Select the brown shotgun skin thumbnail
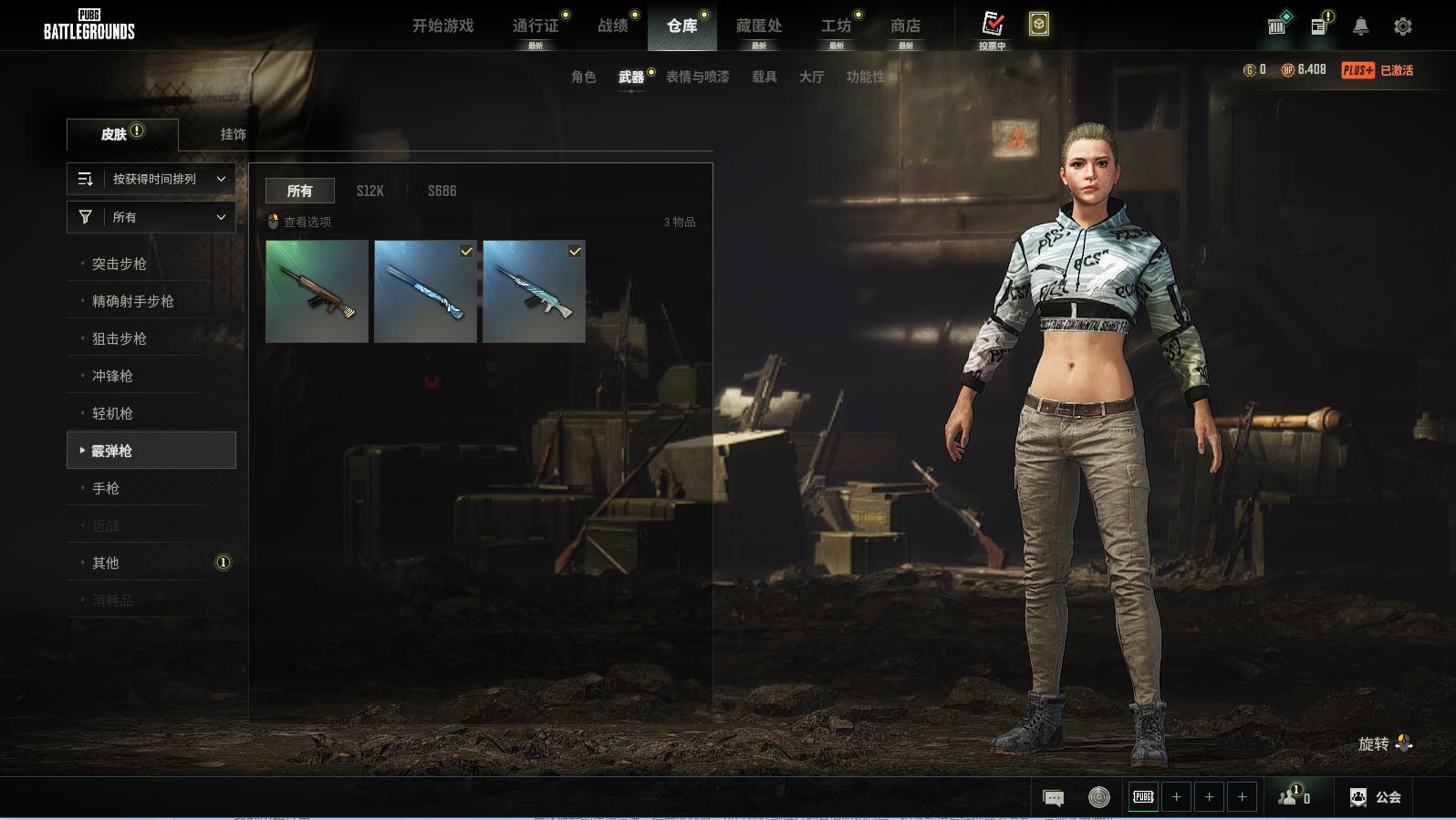Viewport: 1456px width, 820px height. point(317,292)
